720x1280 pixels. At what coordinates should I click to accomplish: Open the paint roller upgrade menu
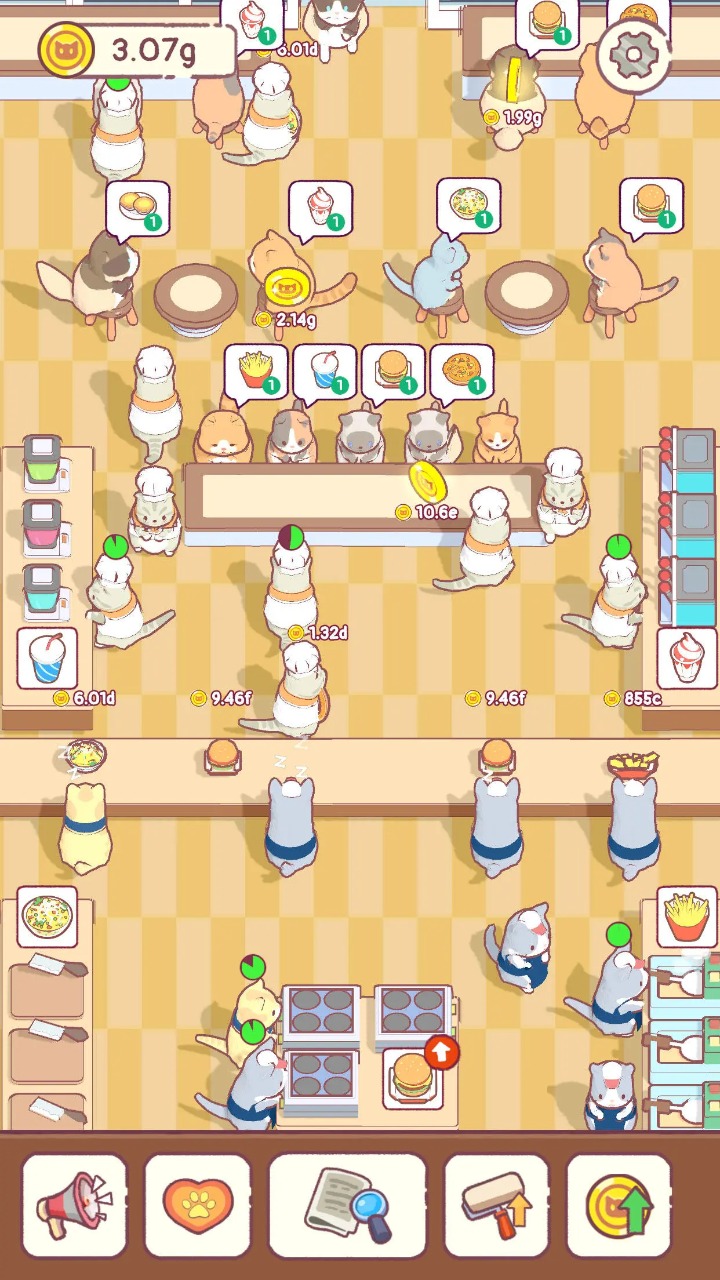tap(497, 1205)
